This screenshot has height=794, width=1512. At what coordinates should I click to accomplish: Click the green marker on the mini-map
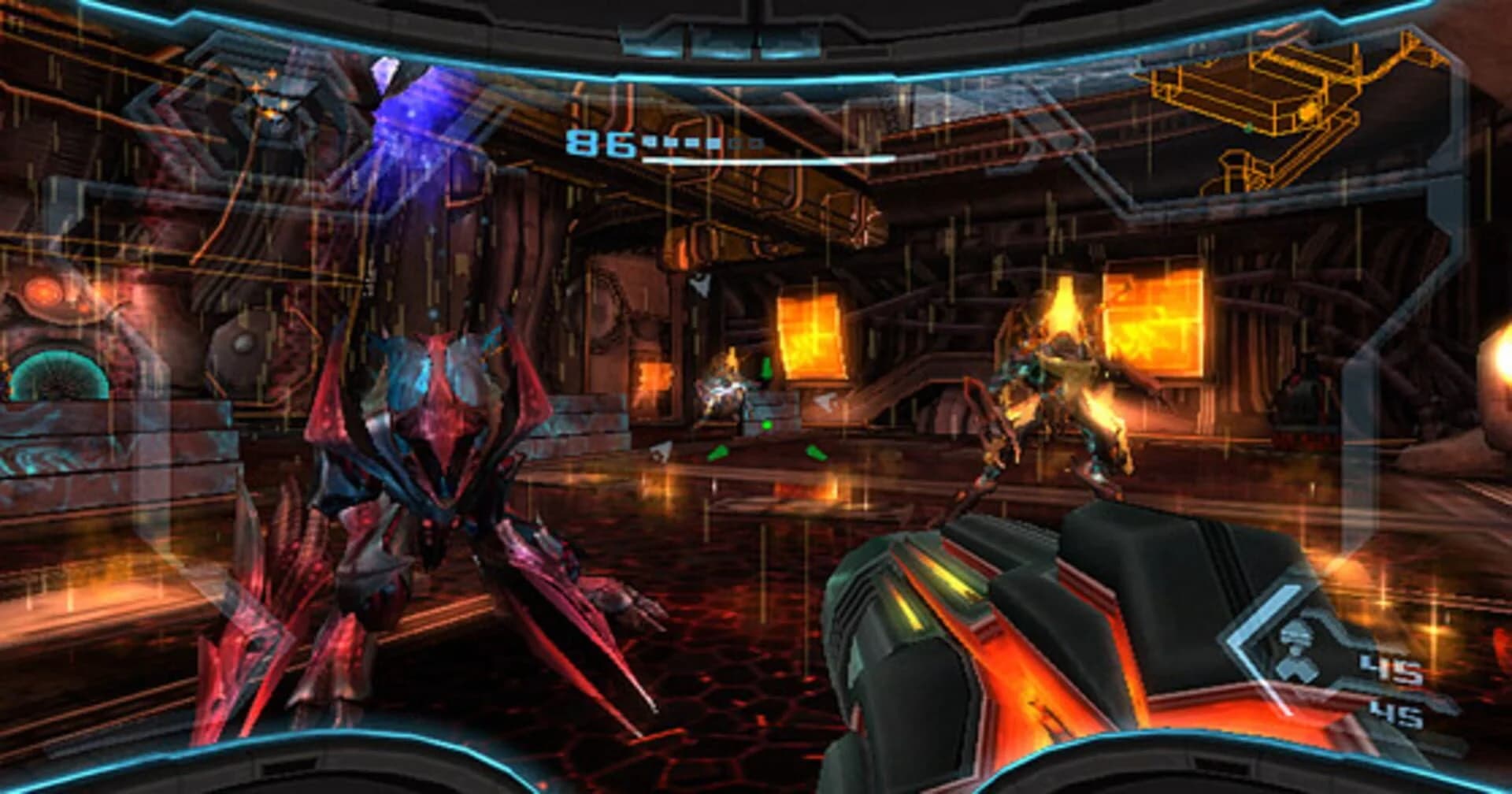[x=1249, y=128]
